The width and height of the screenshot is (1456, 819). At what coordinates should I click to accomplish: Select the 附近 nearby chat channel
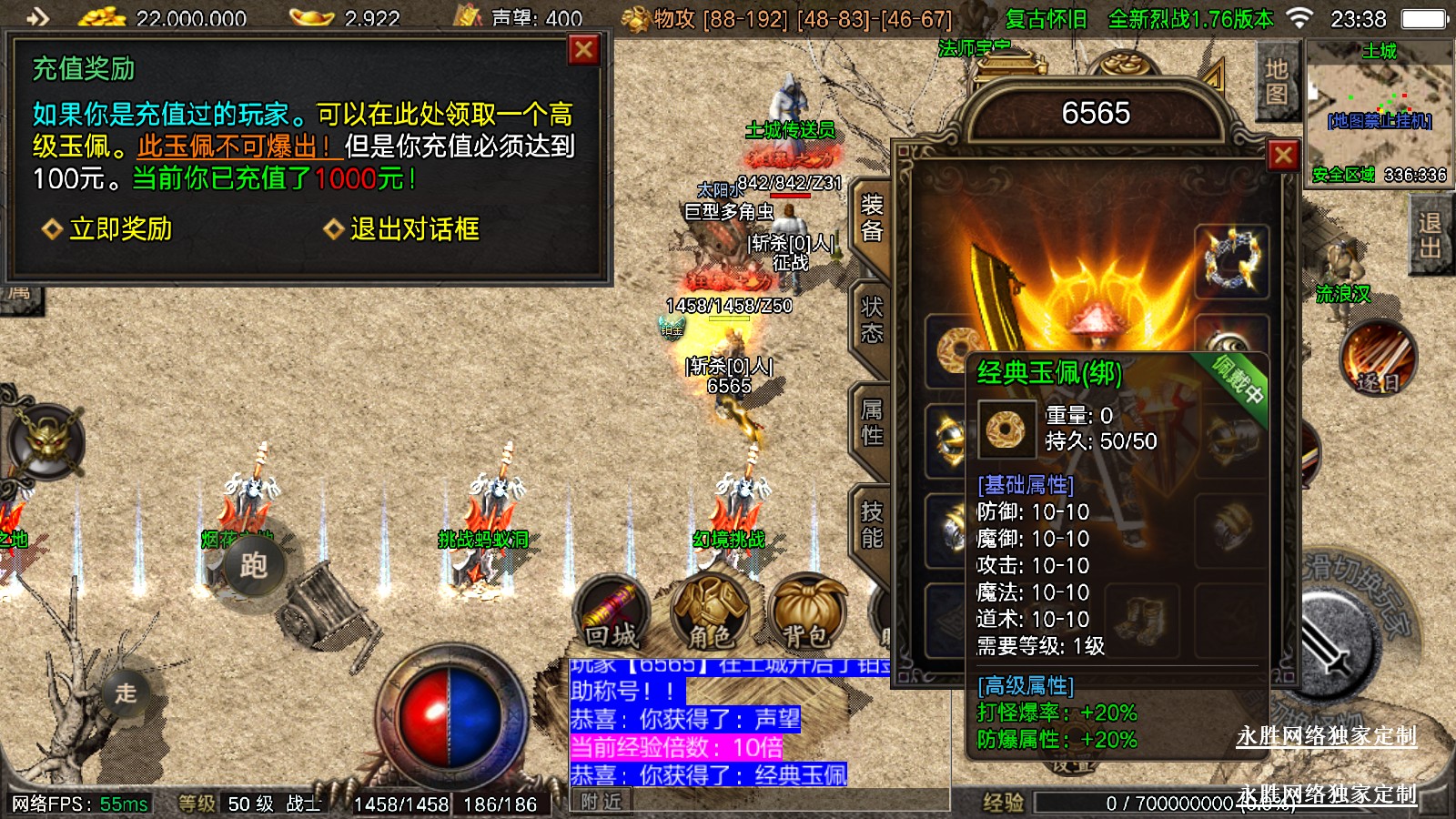(602, 802)
